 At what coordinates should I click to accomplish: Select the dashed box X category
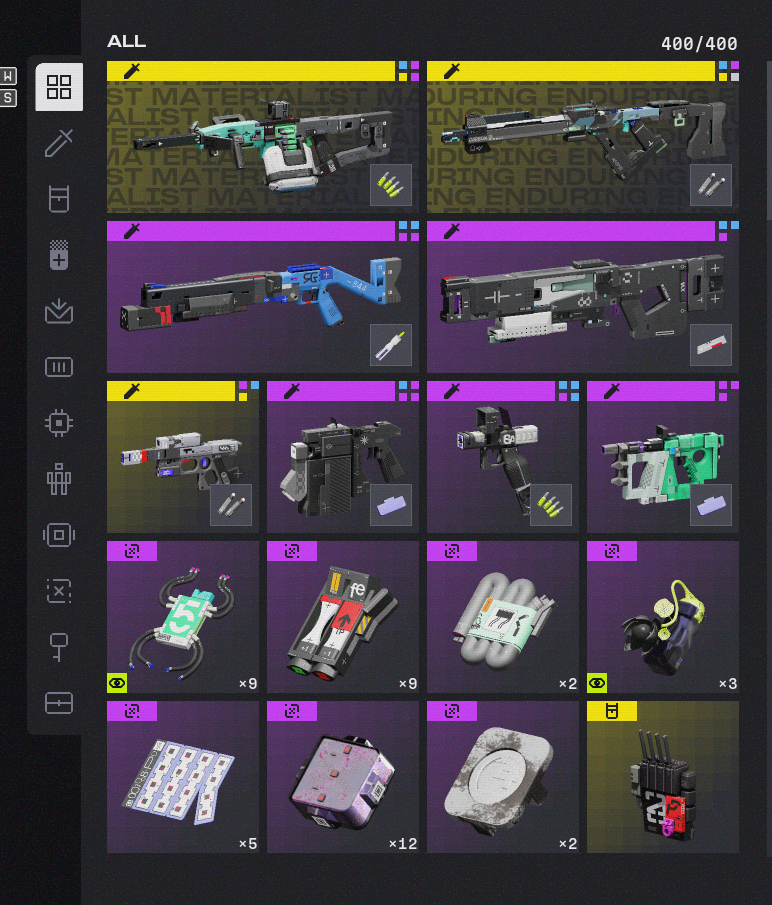click(59, 591)
